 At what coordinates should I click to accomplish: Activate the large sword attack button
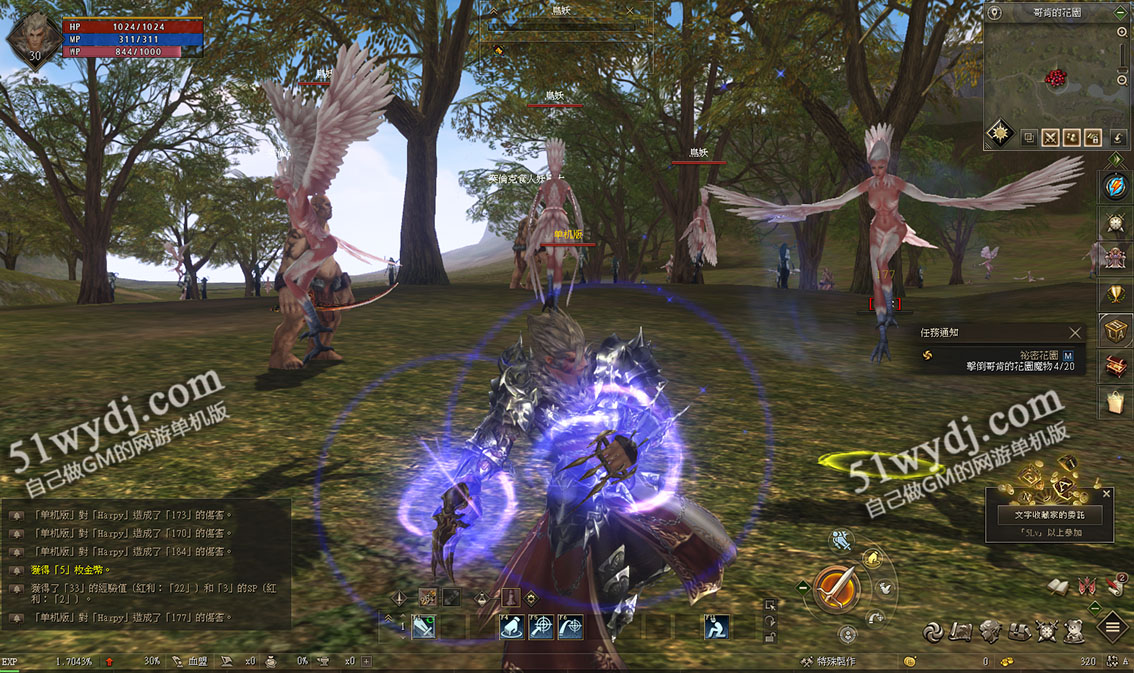[x=836, y=588]
